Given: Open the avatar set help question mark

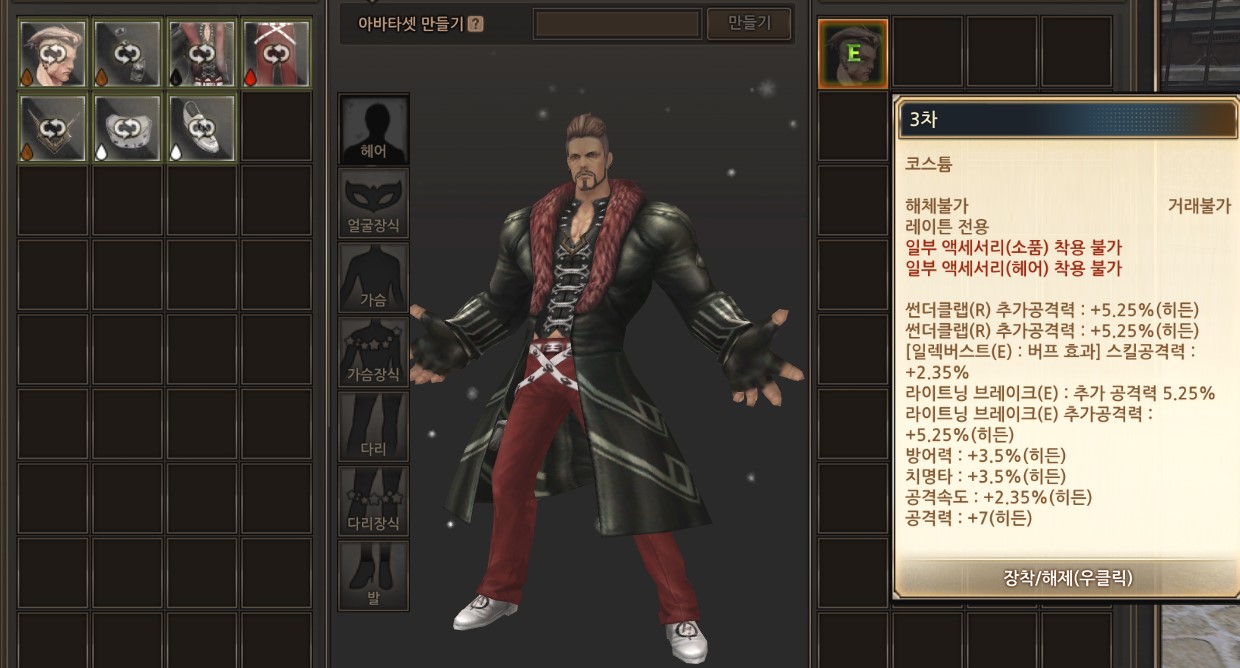Looking at the screenshot, I should 475,24.
